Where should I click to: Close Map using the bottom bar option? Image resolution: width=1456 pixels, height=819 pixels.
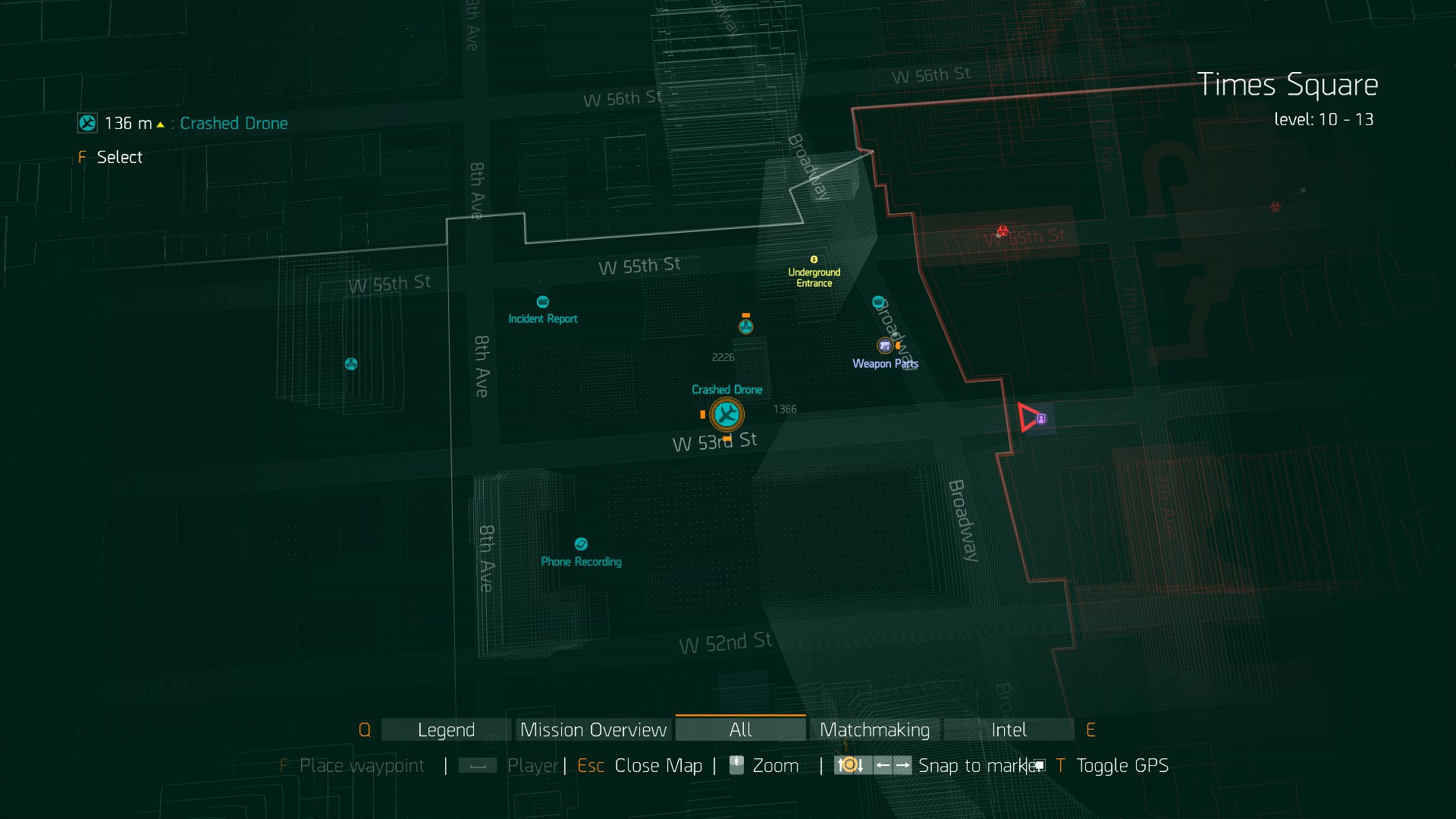pyautogui.click(x=657, y=766)
